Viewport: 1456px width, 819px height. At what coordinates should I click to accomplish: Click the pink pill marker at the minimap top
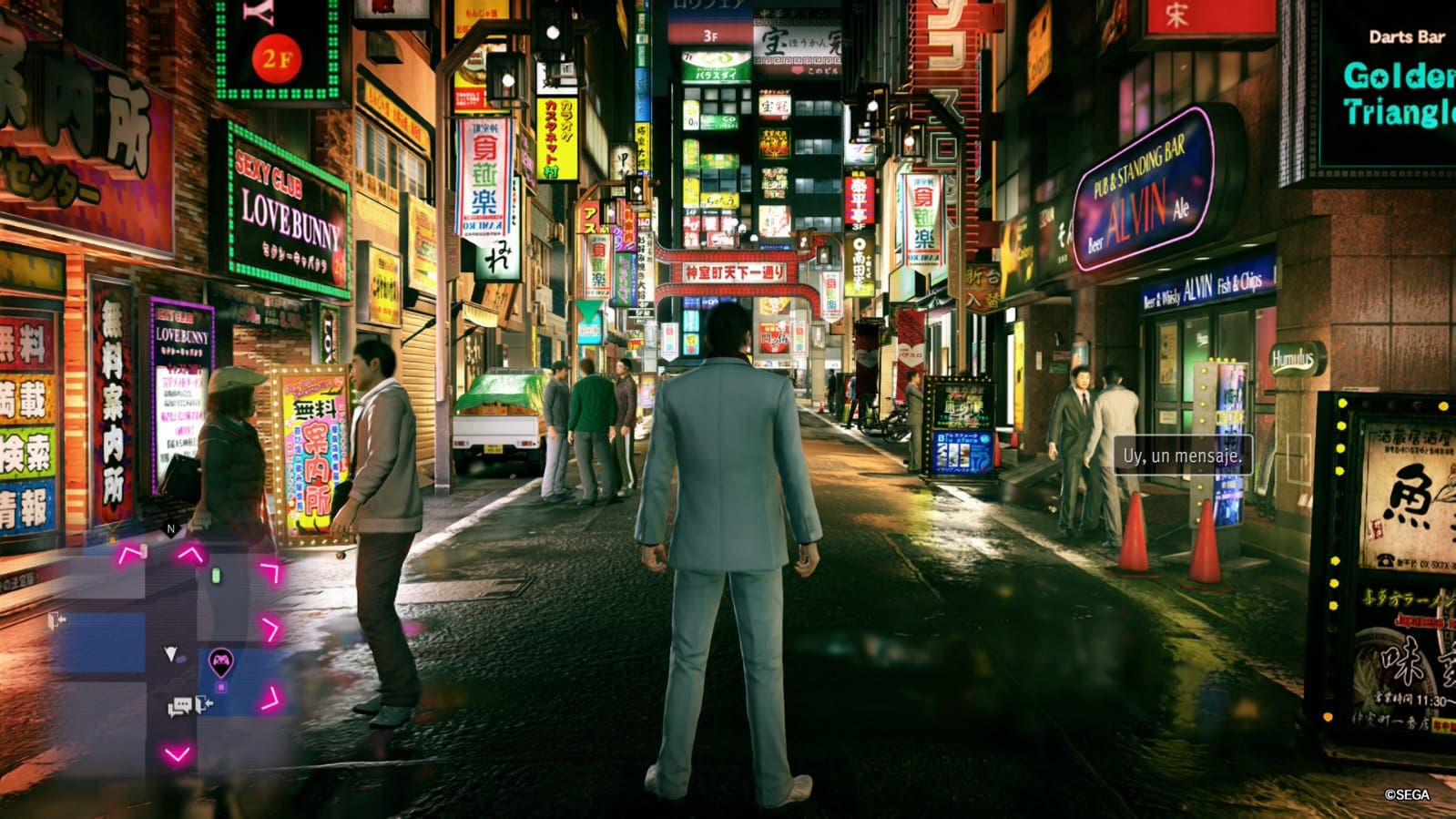143,550
